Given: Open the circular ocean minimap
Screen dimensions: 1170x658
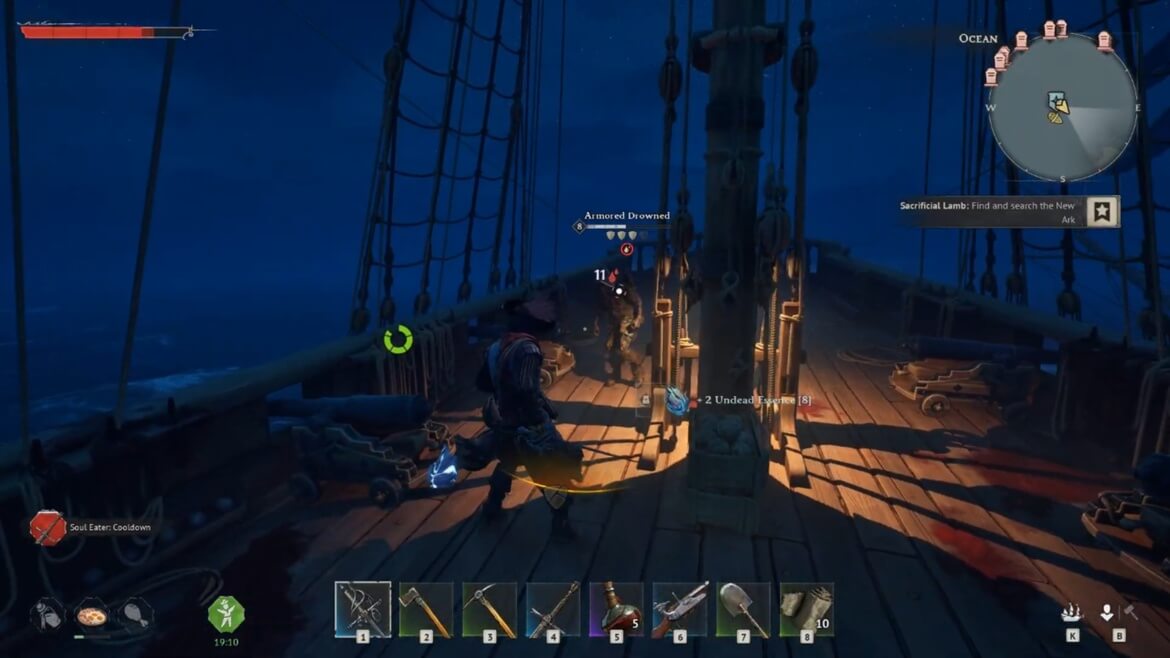Looking at the screenshot, I should click(x=1062, y=107).
